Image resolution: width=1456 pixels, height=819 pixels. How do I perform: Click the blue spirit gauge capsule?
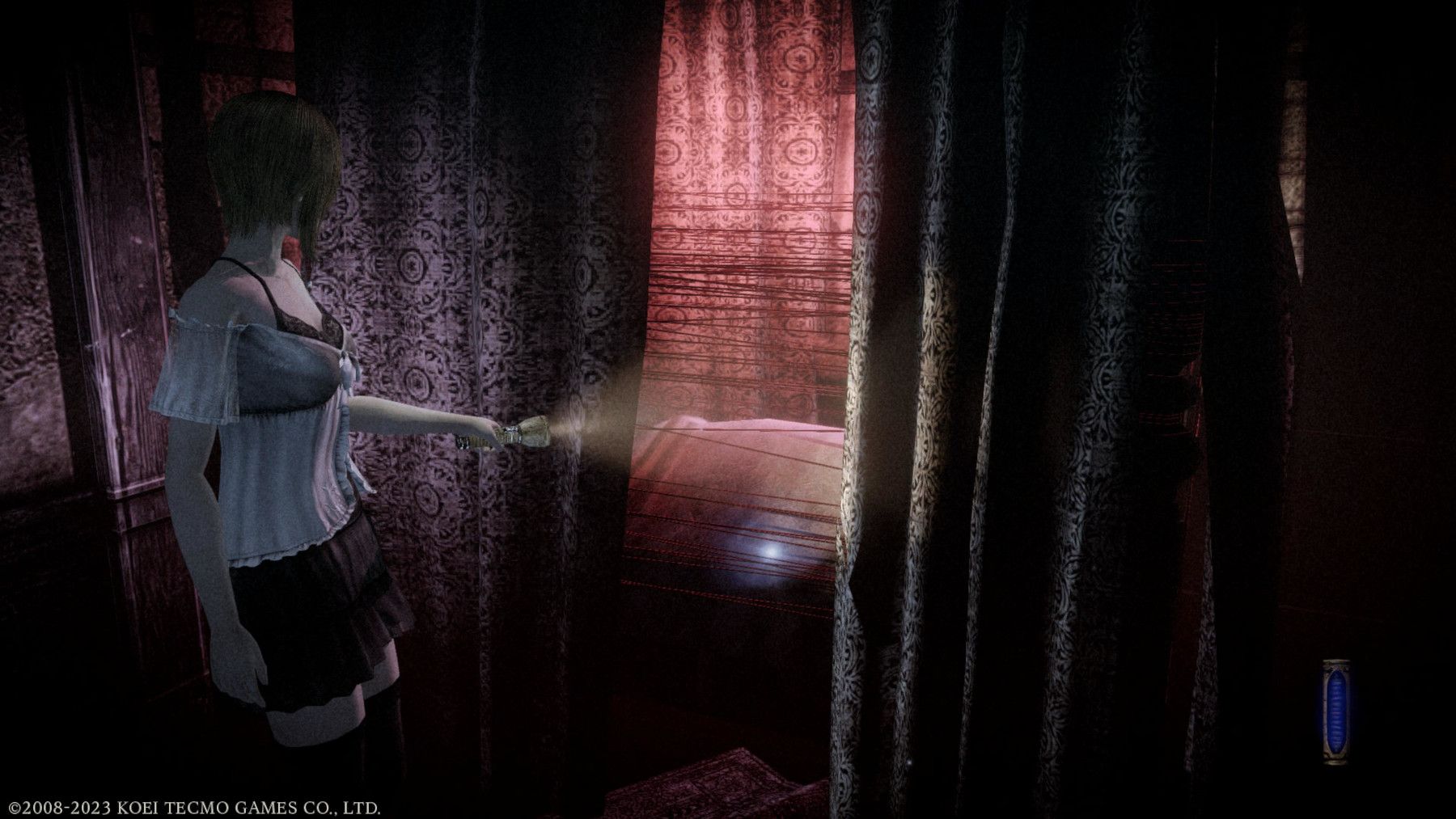click(x=1335, y=711)
